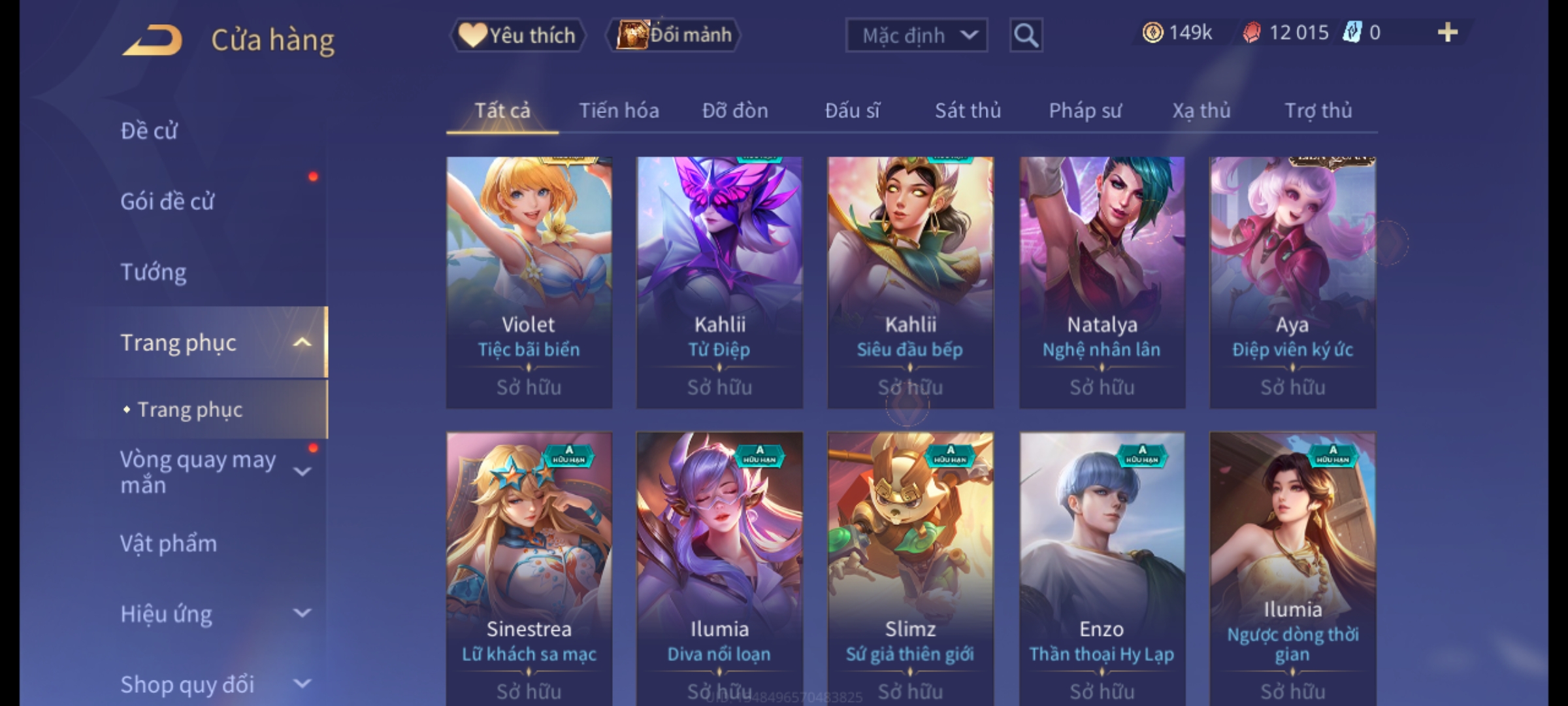Screen dimensions: 1568x706
Task: Click the magnifying glass search button
Action: (x=1026, y=35)
